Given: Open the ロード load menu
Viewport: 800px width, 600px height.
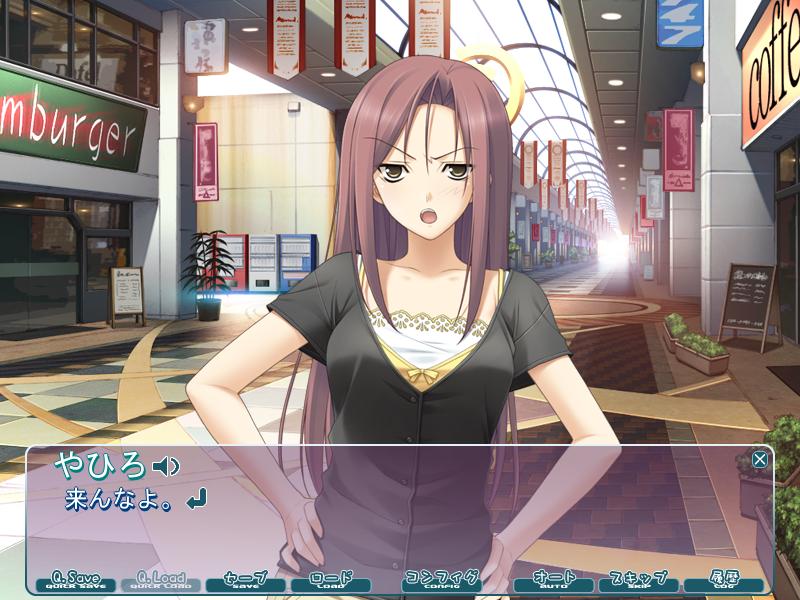Looking at the screenshot, I should [330, 580].
